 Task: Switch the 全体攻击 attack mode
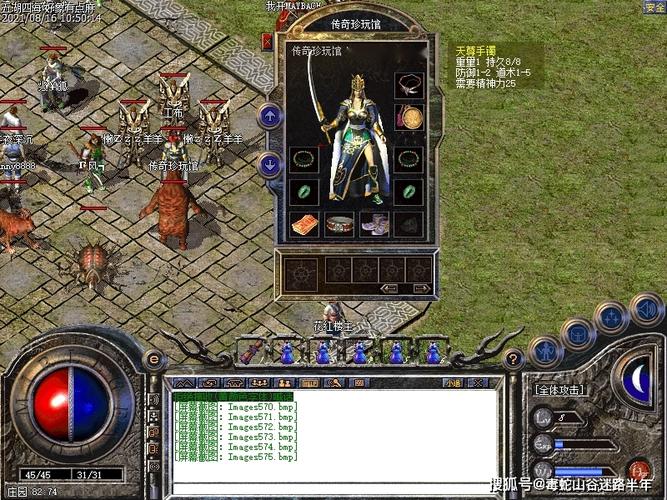point(560,390)
